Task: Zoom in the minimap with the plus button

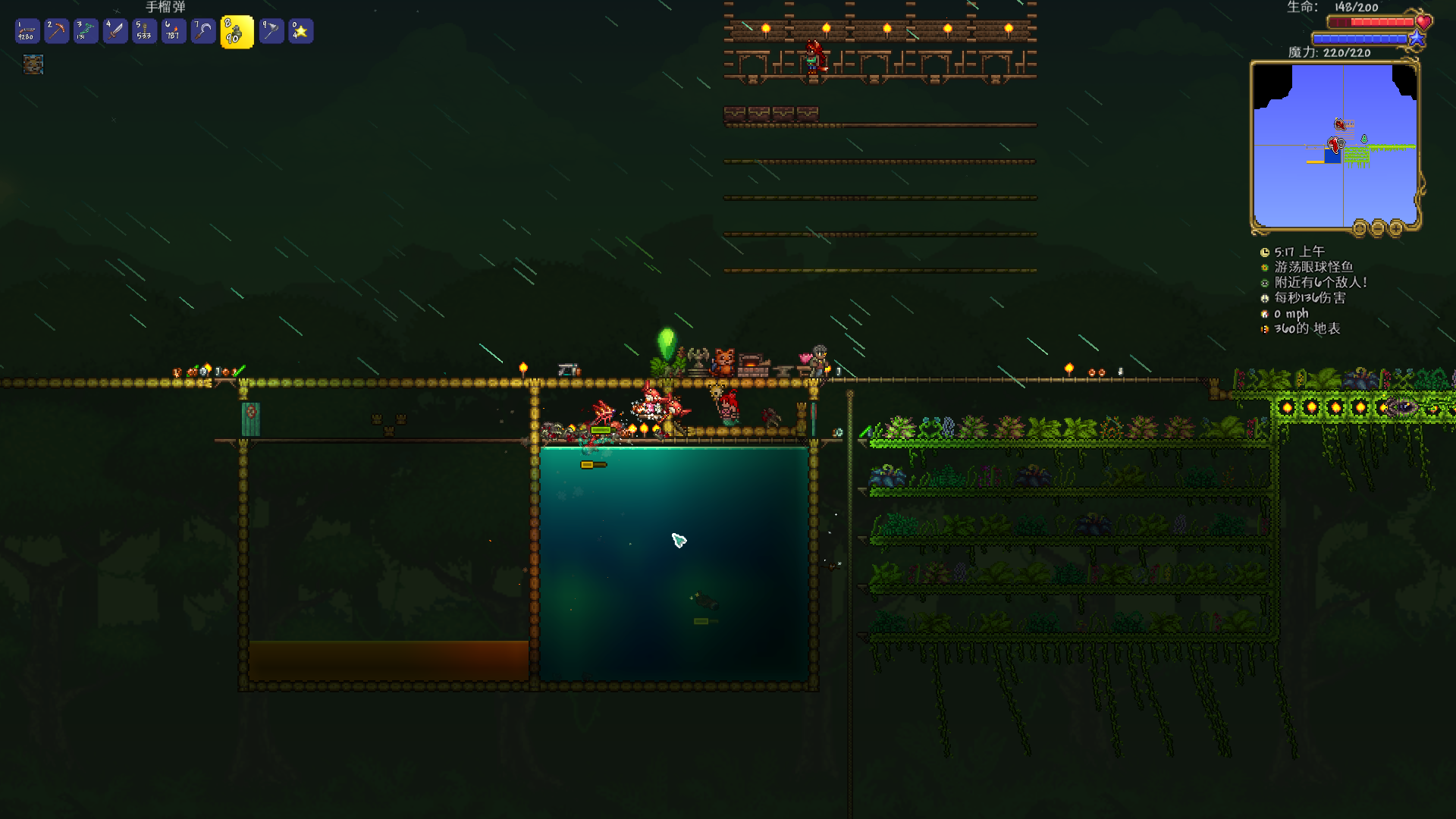Action: pos(1395,227)
